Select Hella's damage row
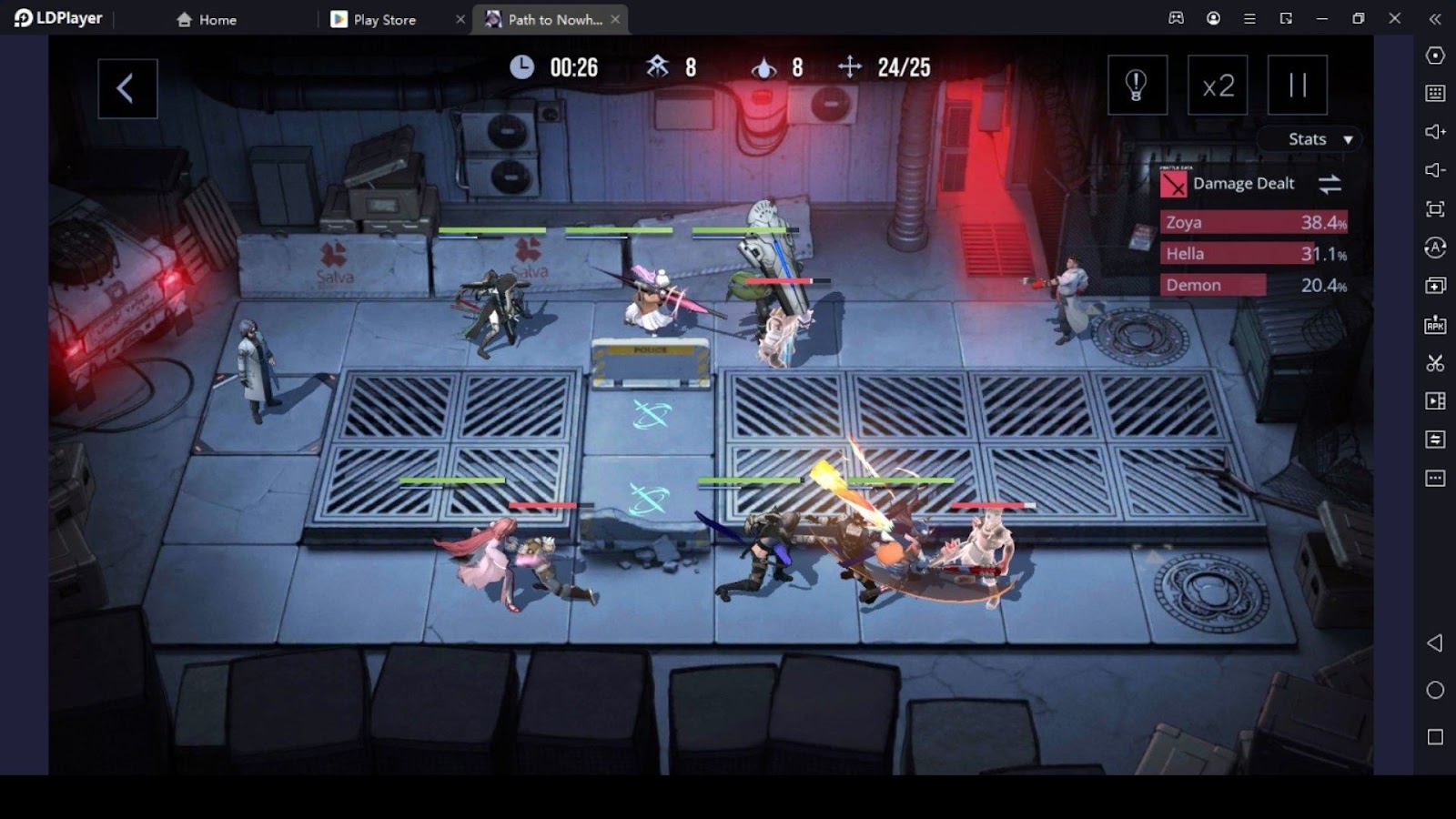Image resolution: width=1456 pixels, height=819 pixels. pyautogui.click(x=1253, y=254)
